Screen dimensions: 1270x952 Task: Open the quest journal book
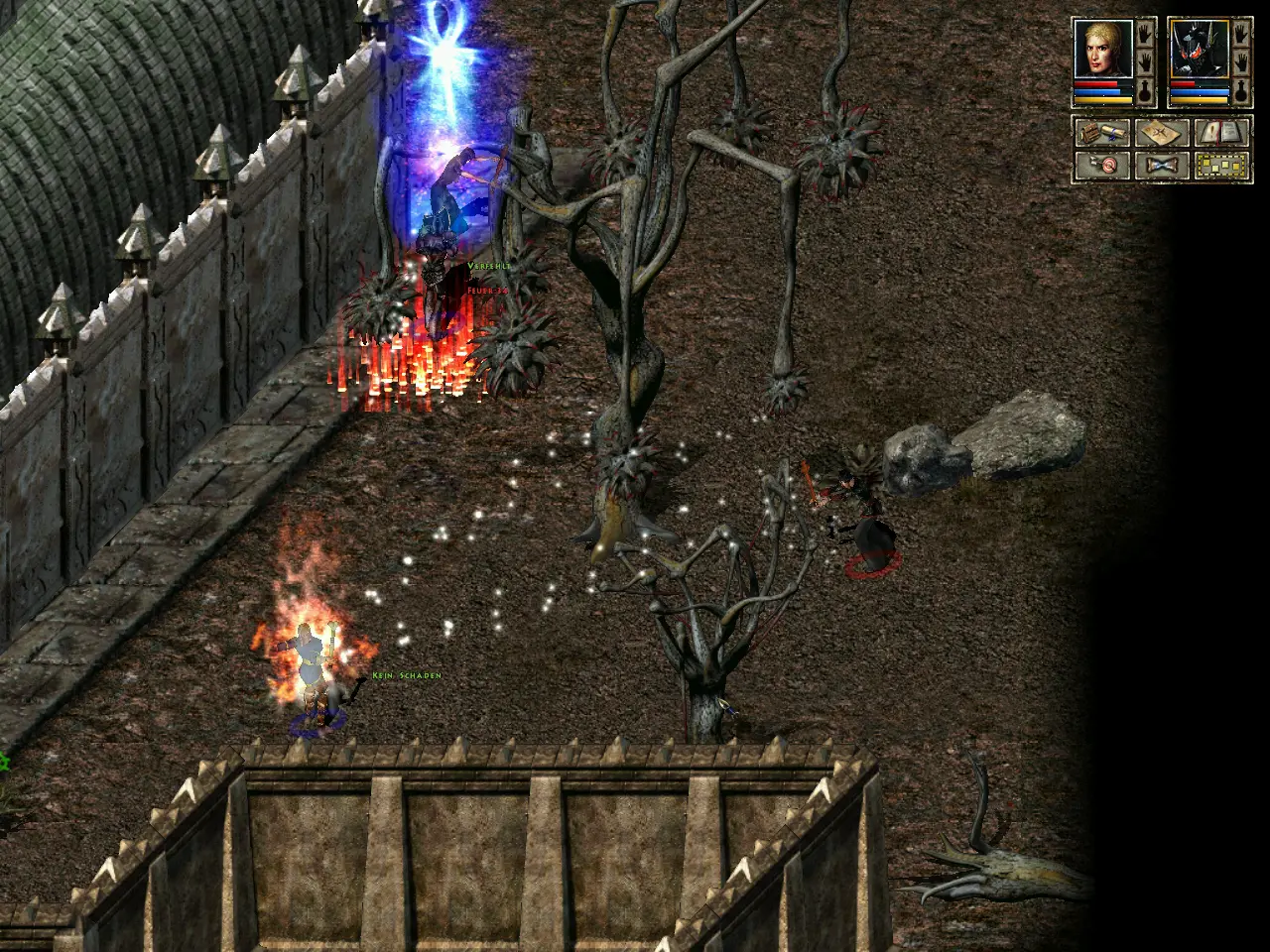1220,132
